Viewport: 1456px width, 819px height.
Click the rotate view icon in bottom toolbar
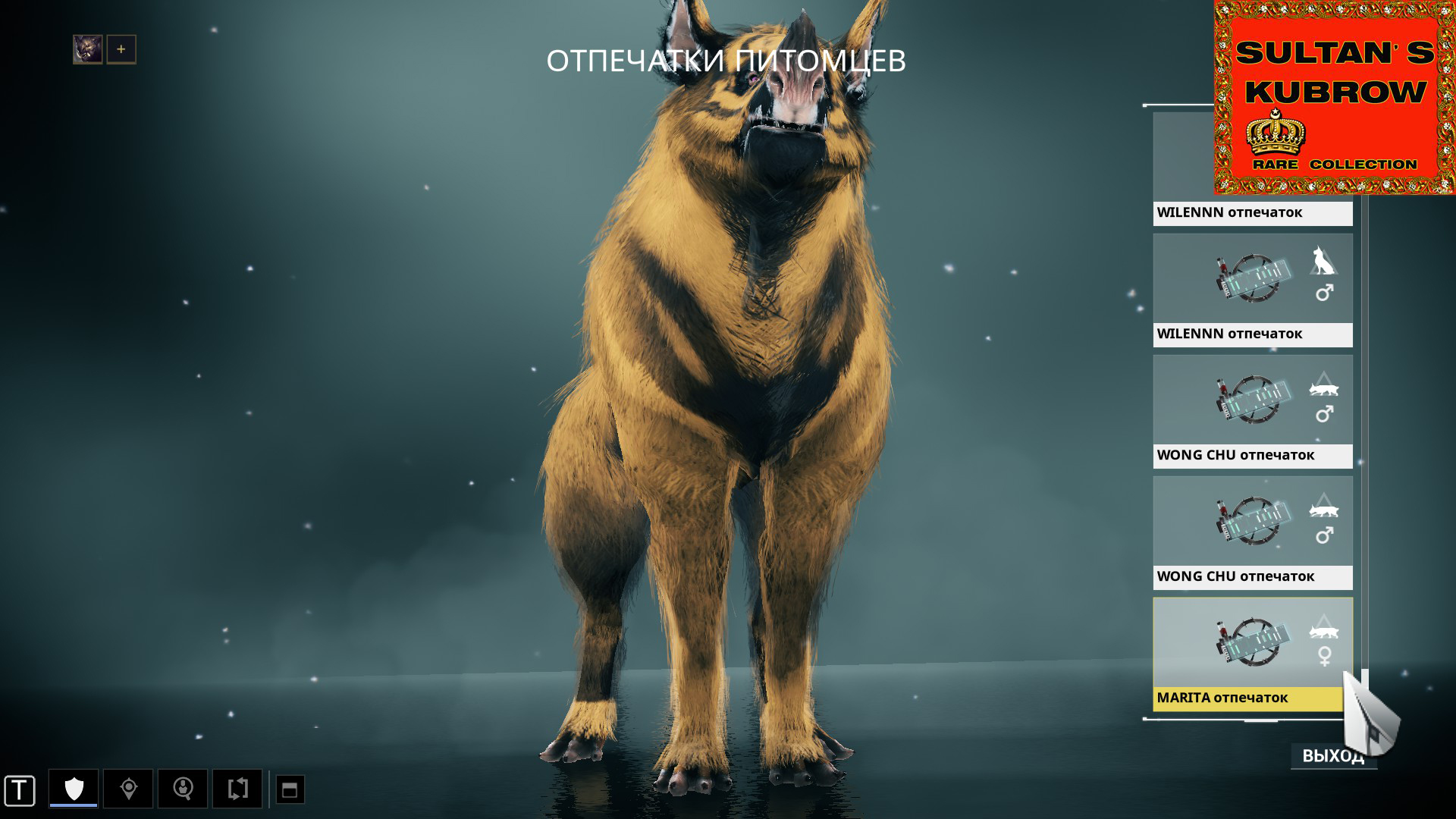coord(237,789)
